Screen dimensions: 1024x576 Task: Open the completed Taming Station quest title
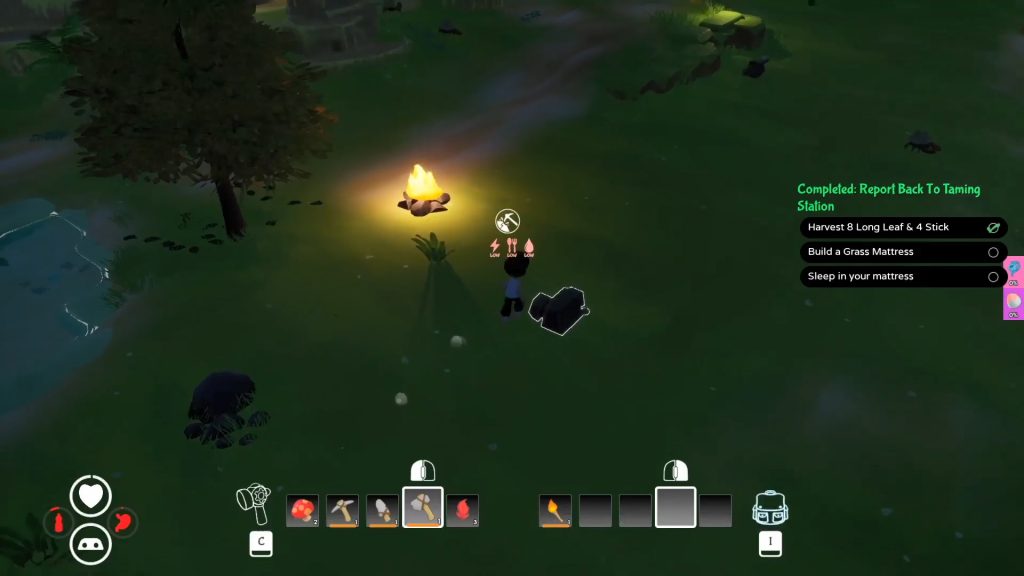(888, 197)
